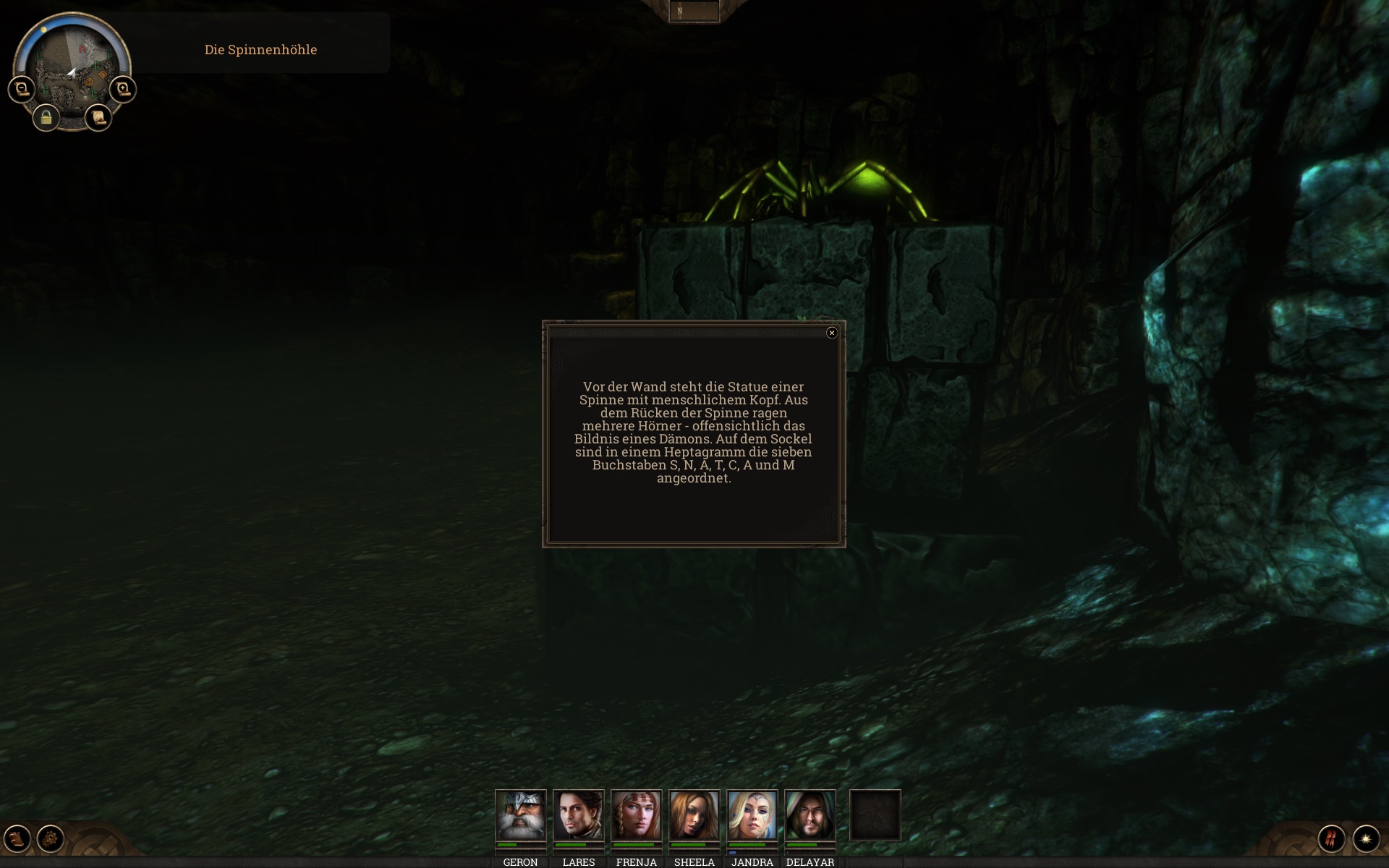Select Lares's portrait

coord(578,815)
